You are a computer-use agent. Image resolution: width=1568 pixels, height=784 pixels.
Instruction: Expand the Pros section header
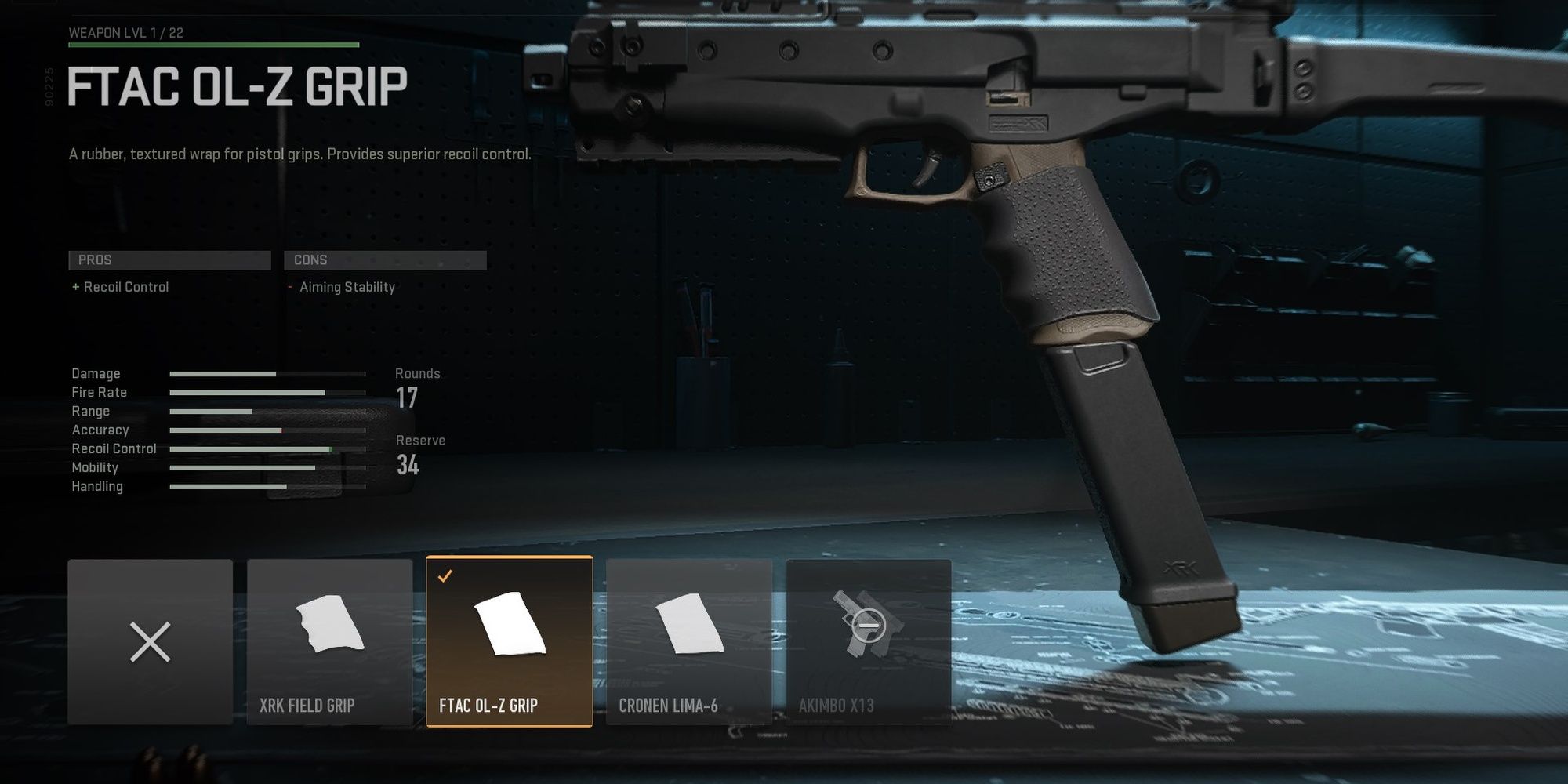(169, 260)
